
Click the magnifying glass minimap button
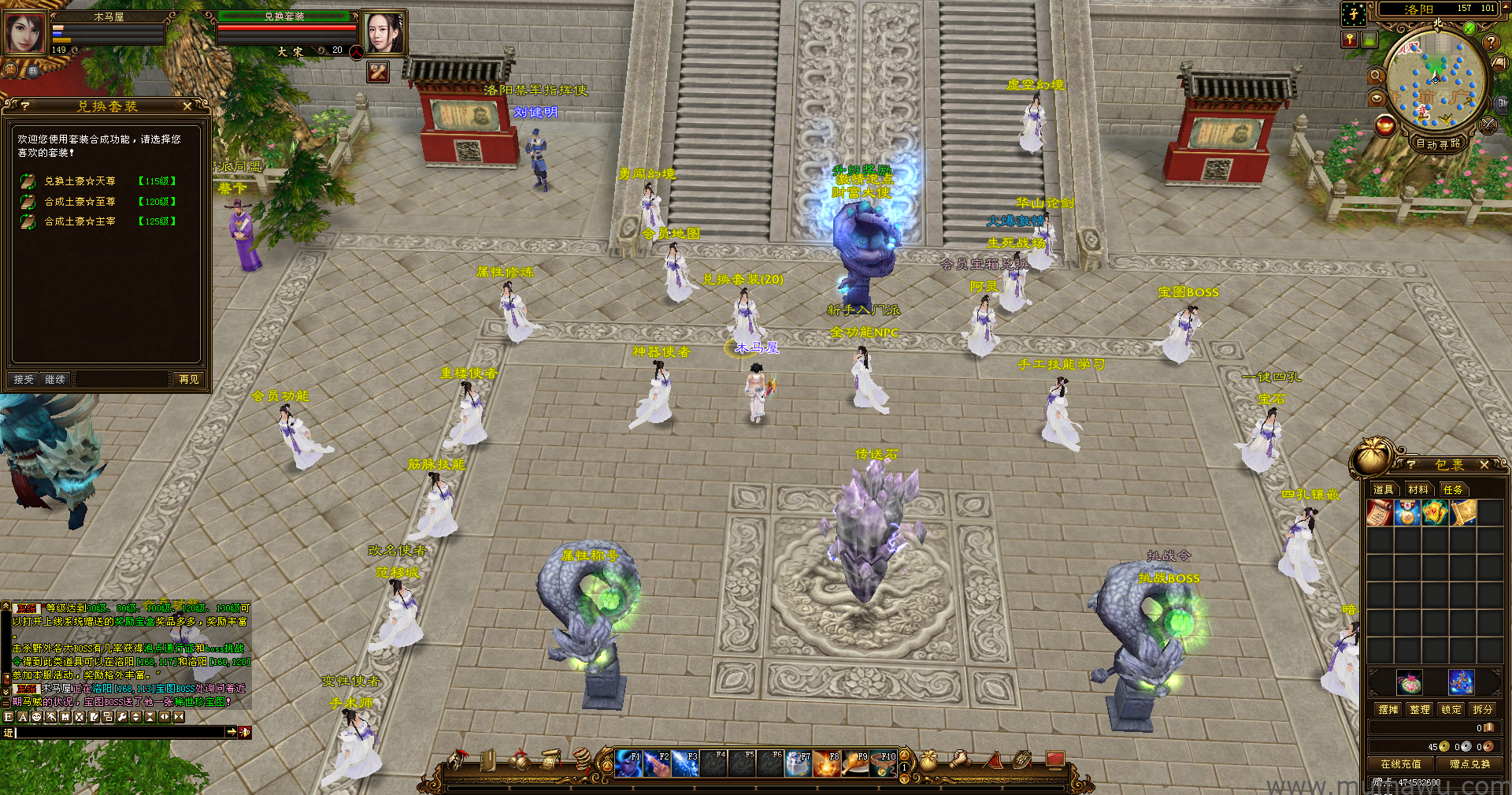pos(1376,76)
